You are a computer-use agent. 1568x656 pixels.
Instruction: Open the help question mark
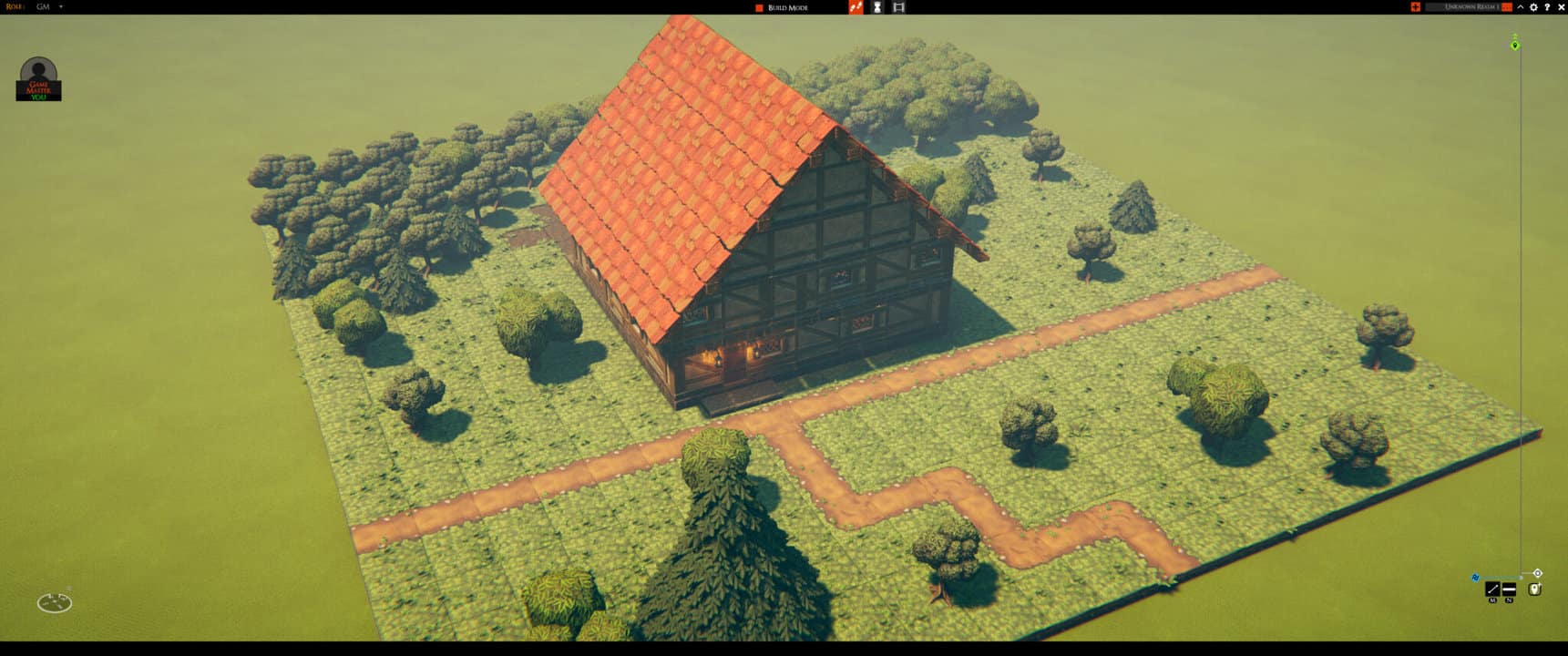(x=1548, y=6)
